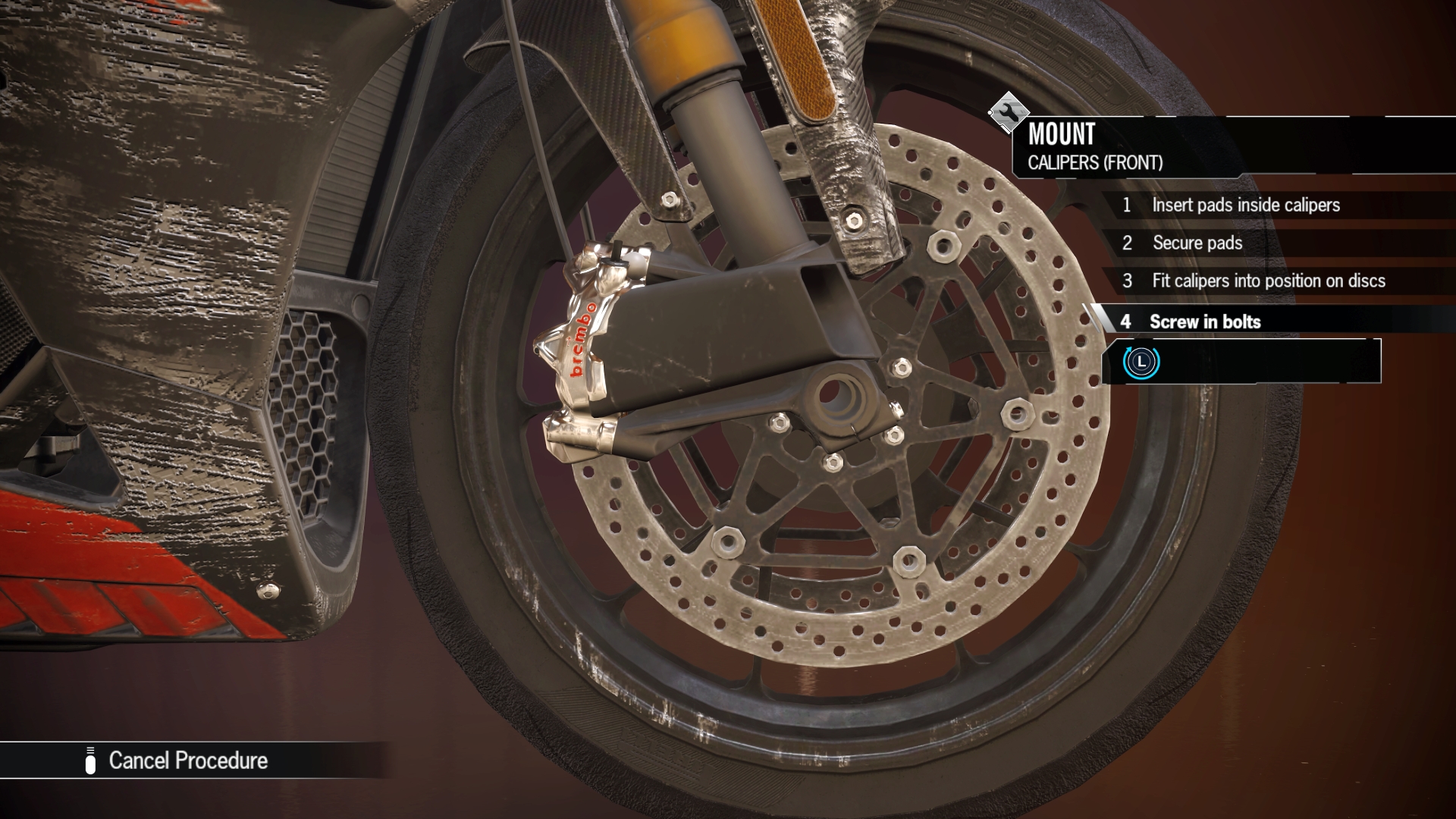Click step 2 'Secure pads'
Image resolution: width=1456 pixels, height=819 pixels.
(1197, 243)
